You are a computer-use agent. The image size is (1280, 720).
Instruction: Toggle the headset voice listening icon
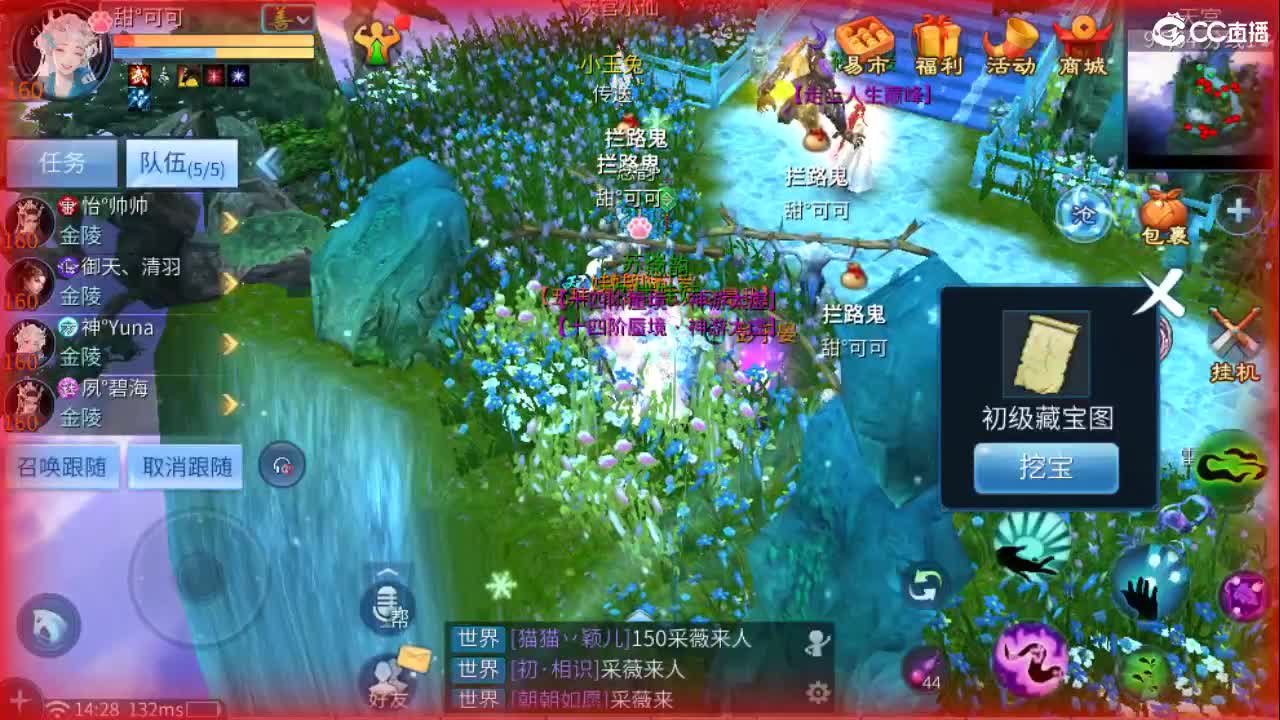[281, 463]
